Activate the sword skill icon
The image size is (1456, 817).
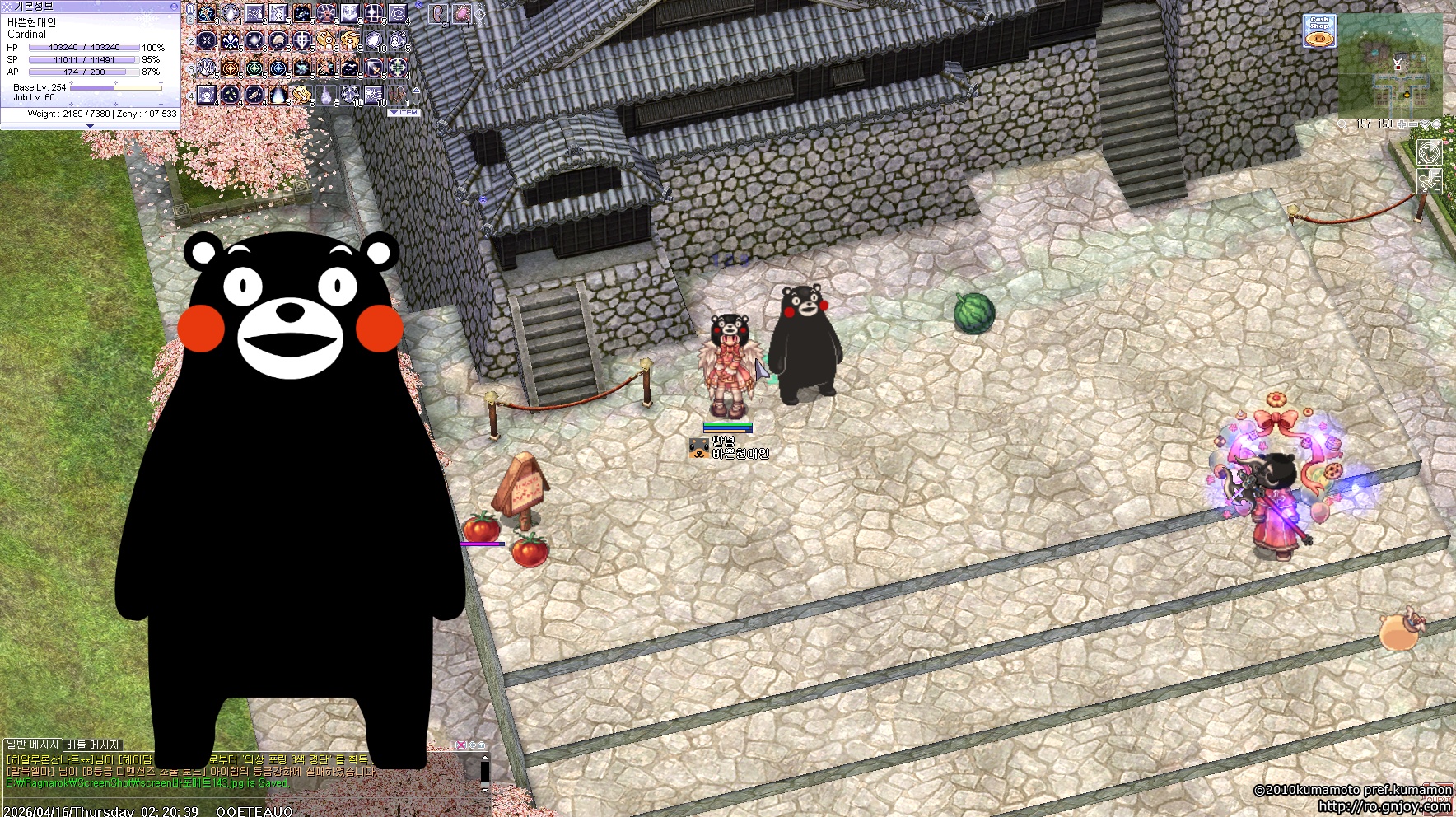[x=374, y=68]
